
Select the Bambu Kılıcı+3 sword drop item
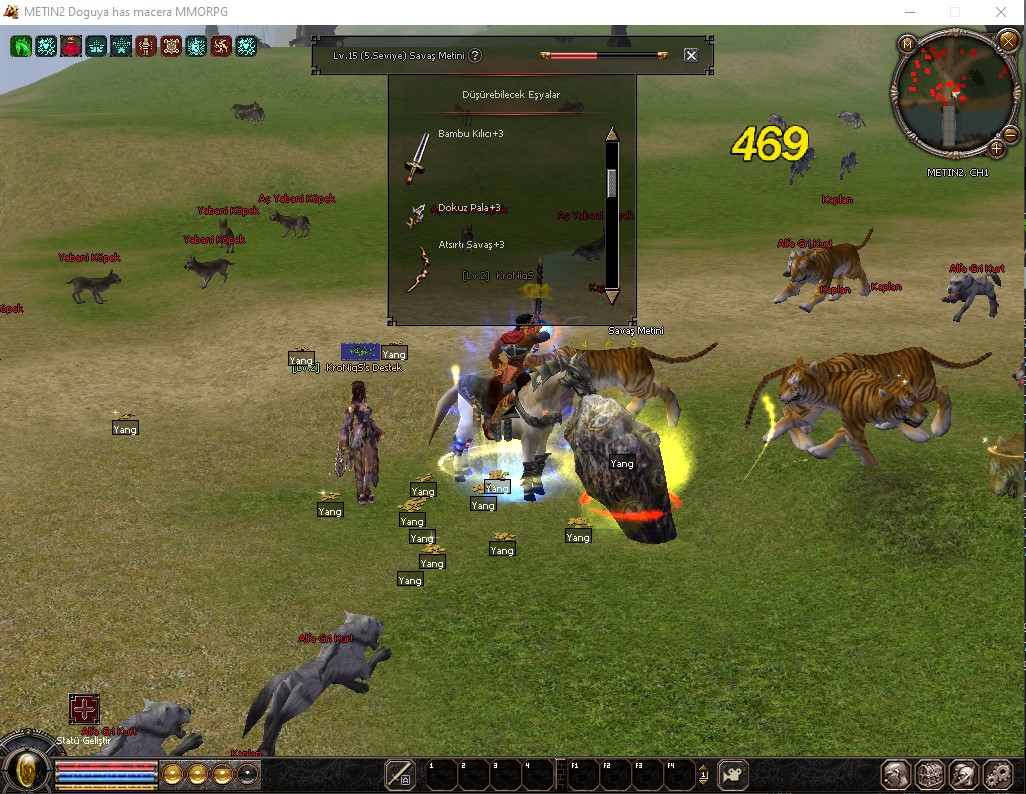click(418, 158)
